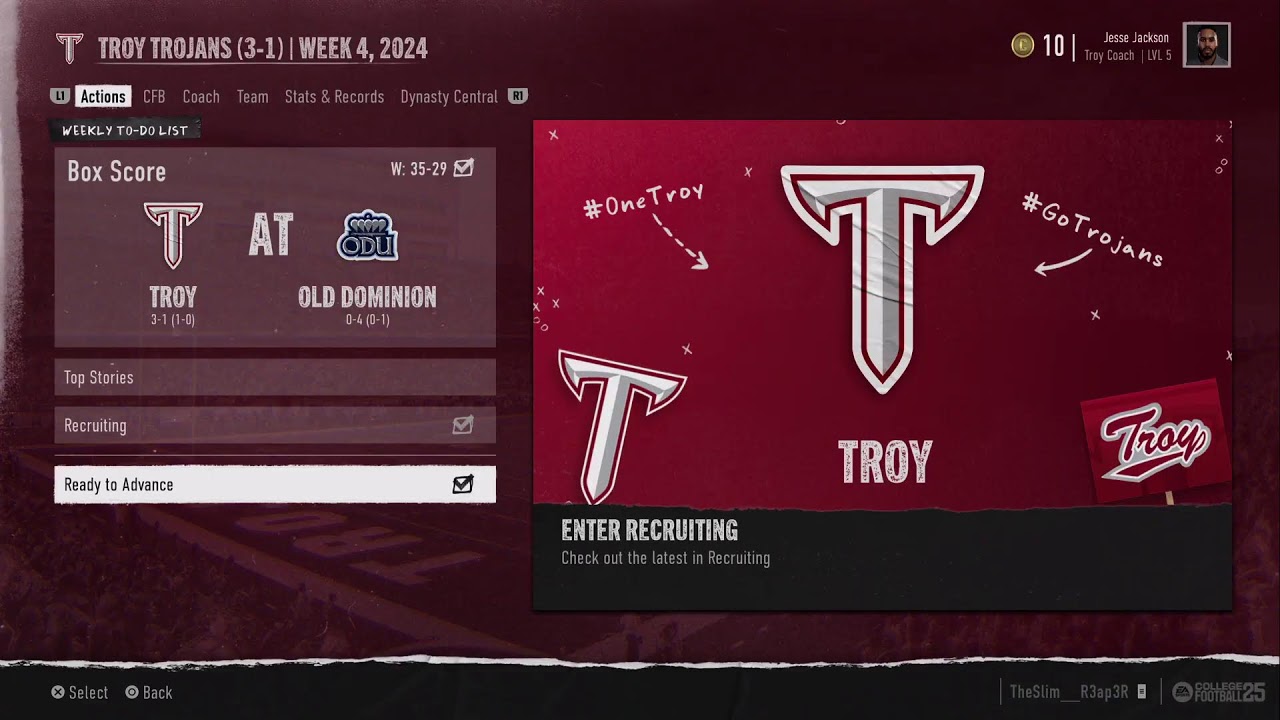Switch to the Coach tab
Screen dimensions: 1280x720
pyautogui.click(x=200, y=96)
